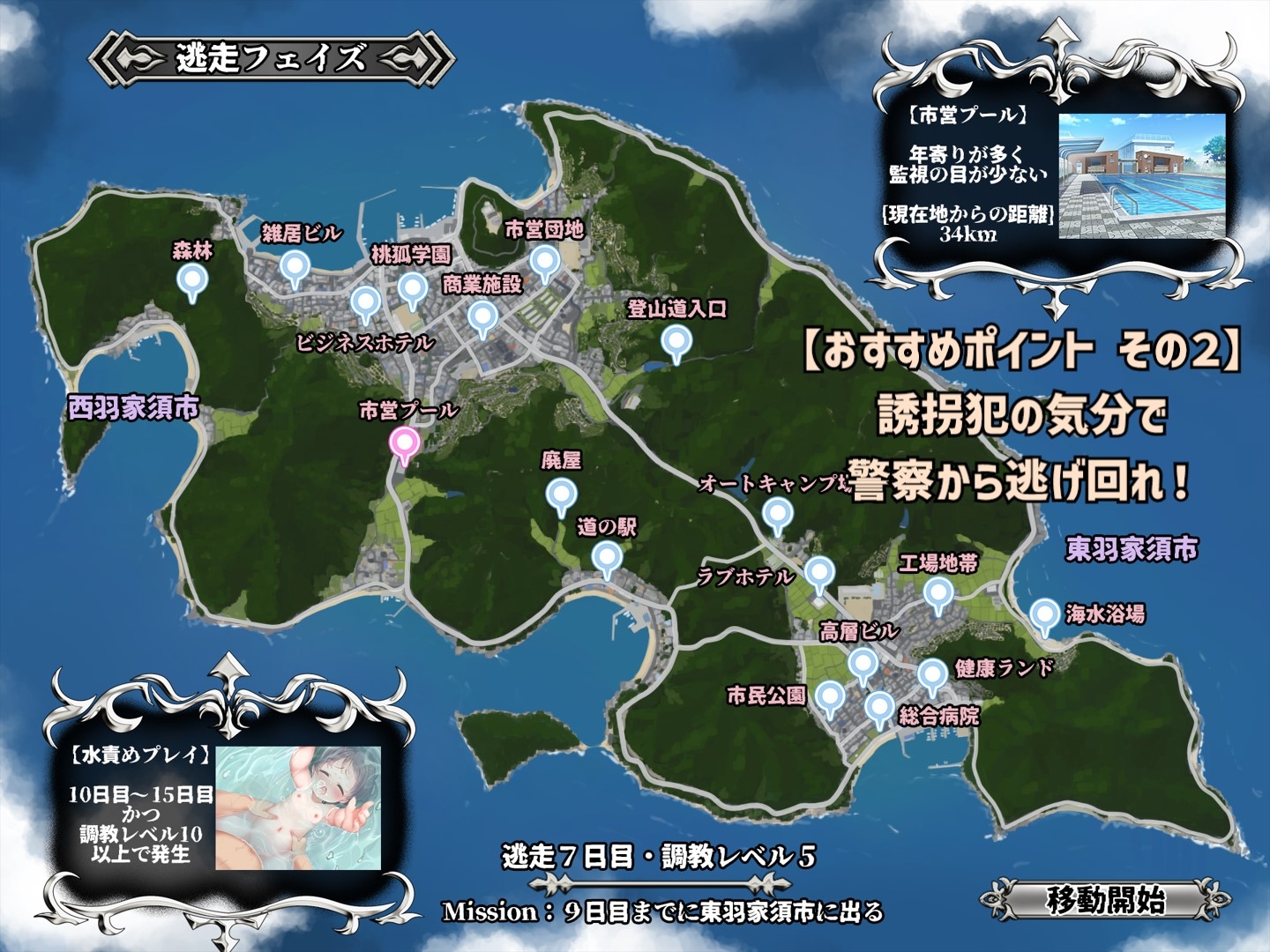Select the 森林 map pin
This screenshot has height=952, width=1270.
pos(194,280)
